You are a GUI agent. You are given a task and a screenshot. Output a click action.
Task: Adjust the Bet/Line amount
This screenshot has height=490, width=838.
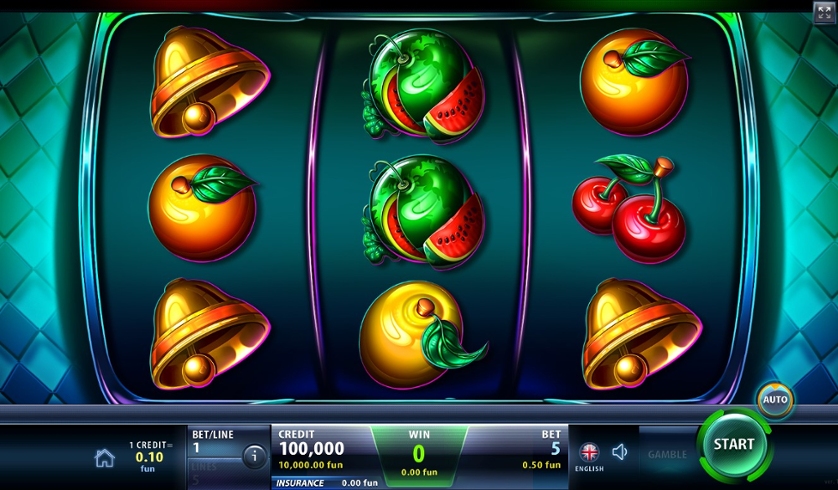point(212,441)
